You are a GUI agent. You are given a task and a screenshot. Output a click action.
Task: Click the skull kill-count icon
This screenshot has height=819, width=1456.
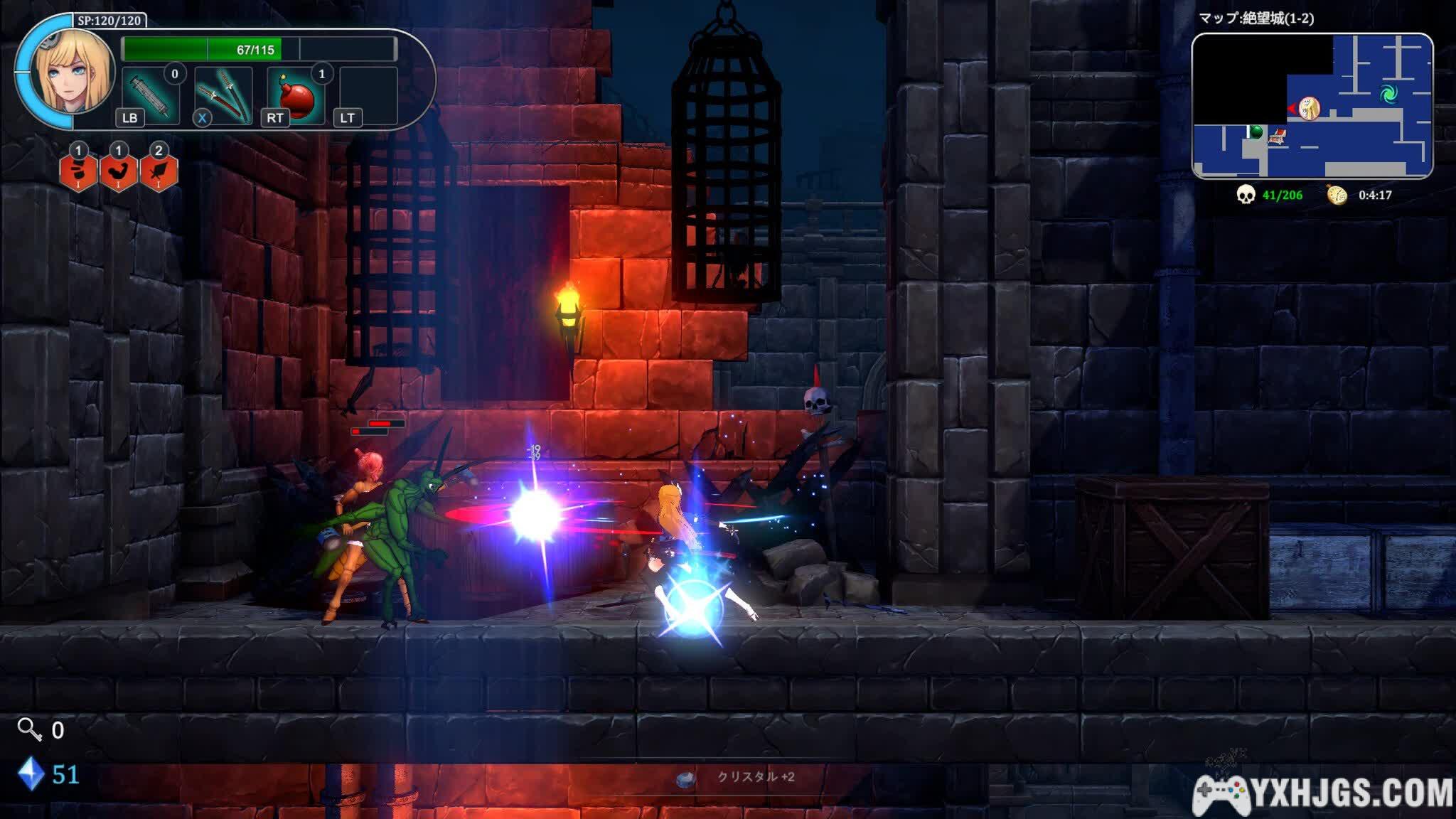(1246, 195)
